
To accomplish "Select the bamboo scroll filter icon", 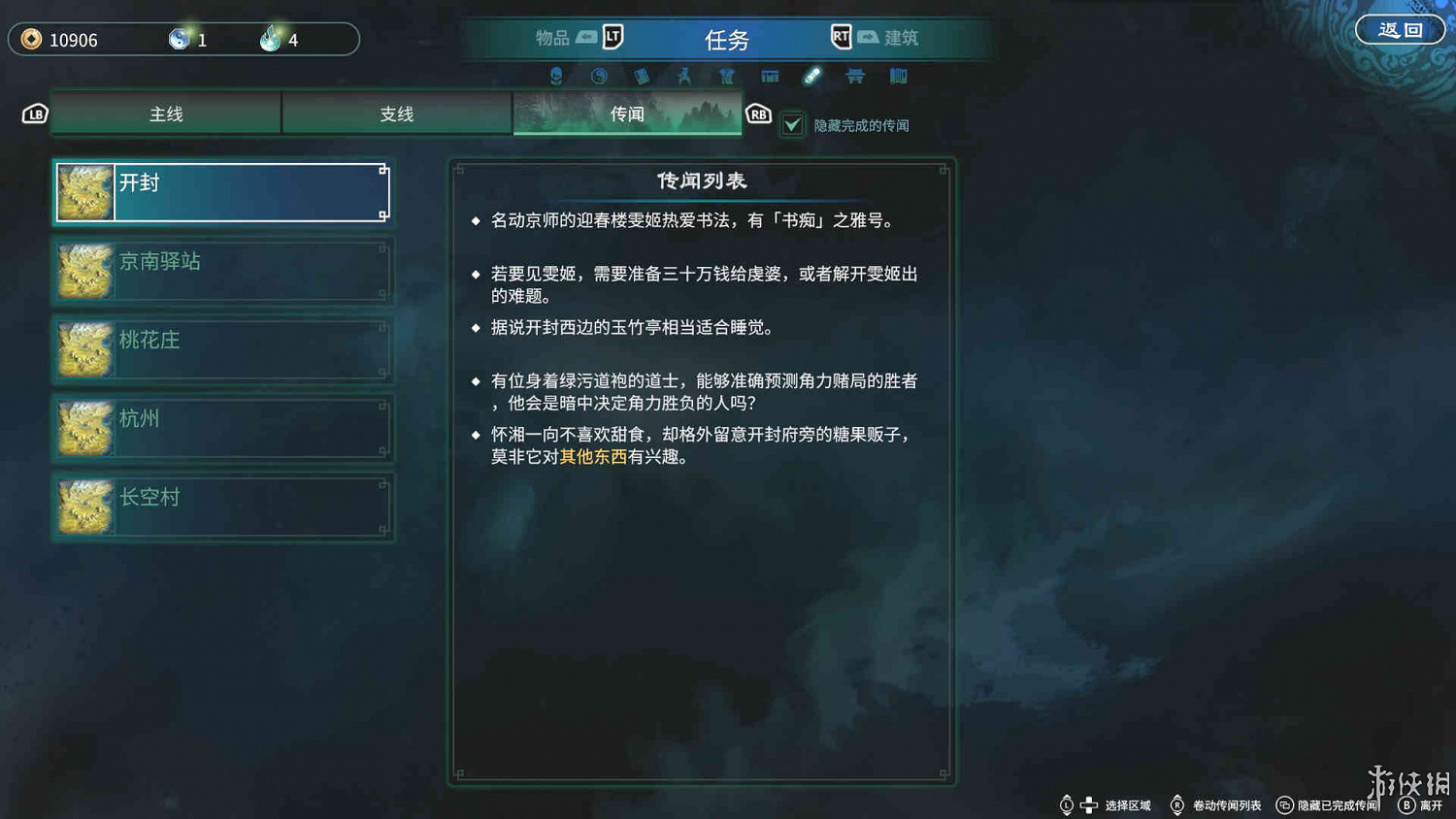I will point(898,76).
